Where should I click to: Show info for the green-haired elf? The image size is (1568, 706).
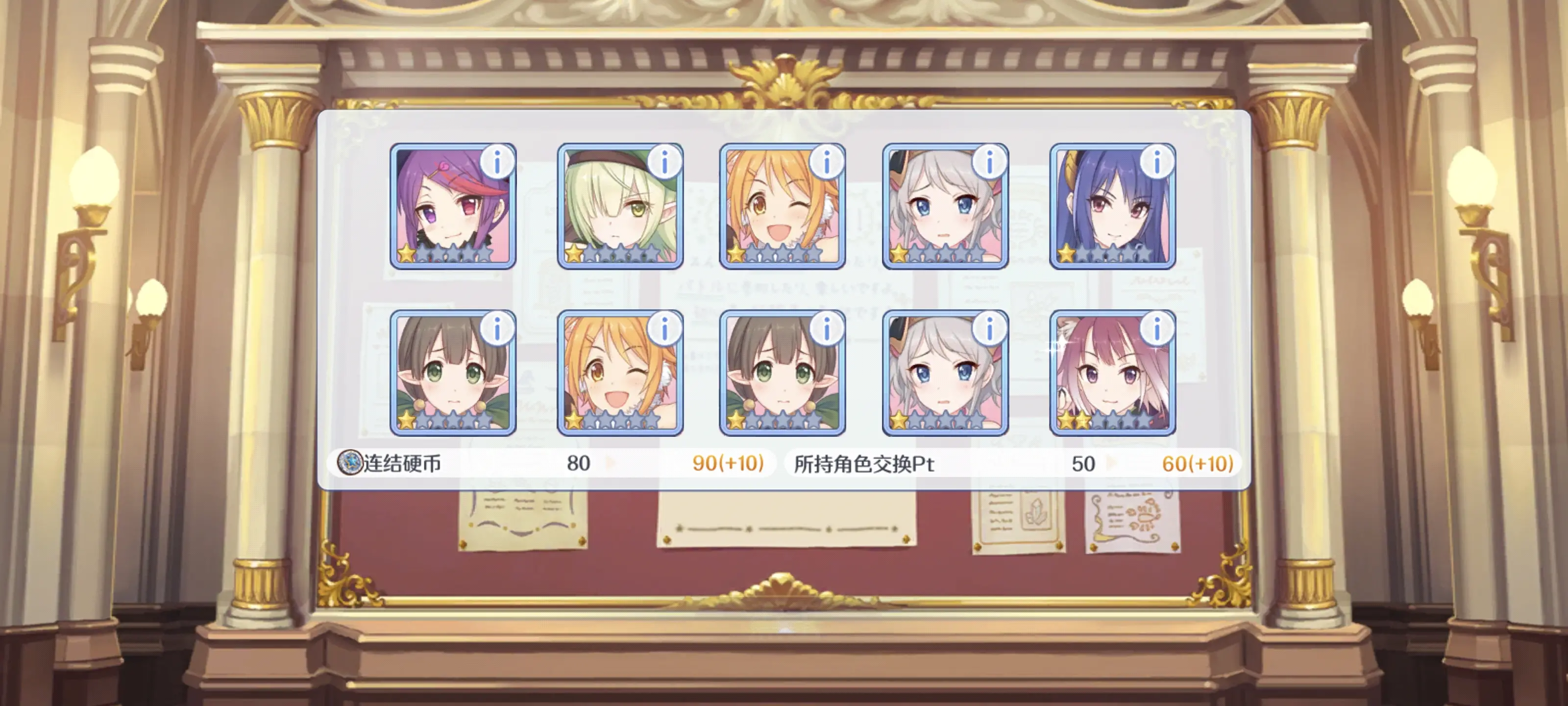664,161
